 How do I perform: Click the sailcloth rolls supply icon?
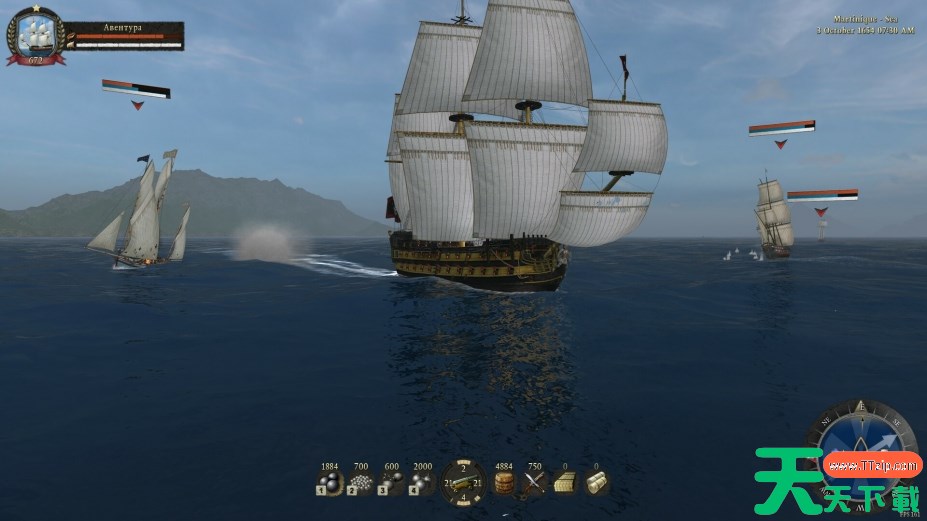[x=596, y=484]
